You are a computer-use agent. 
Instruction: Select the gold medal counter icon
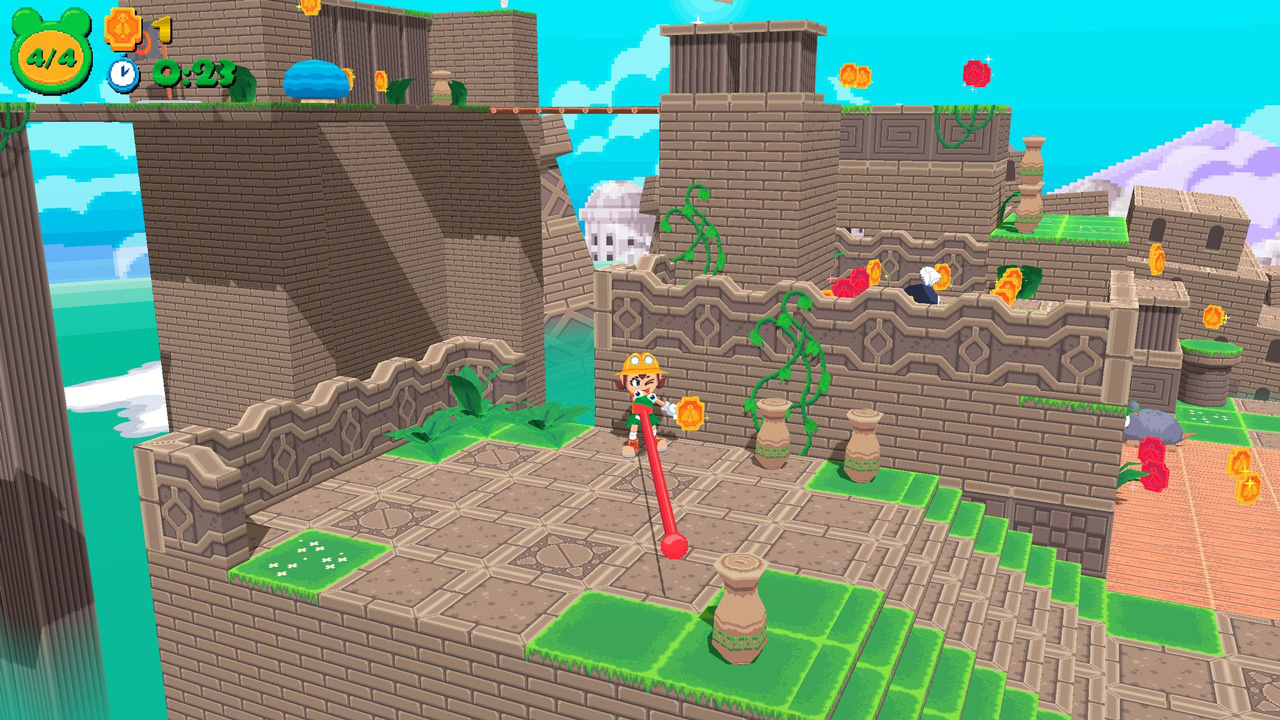point(124,28)
